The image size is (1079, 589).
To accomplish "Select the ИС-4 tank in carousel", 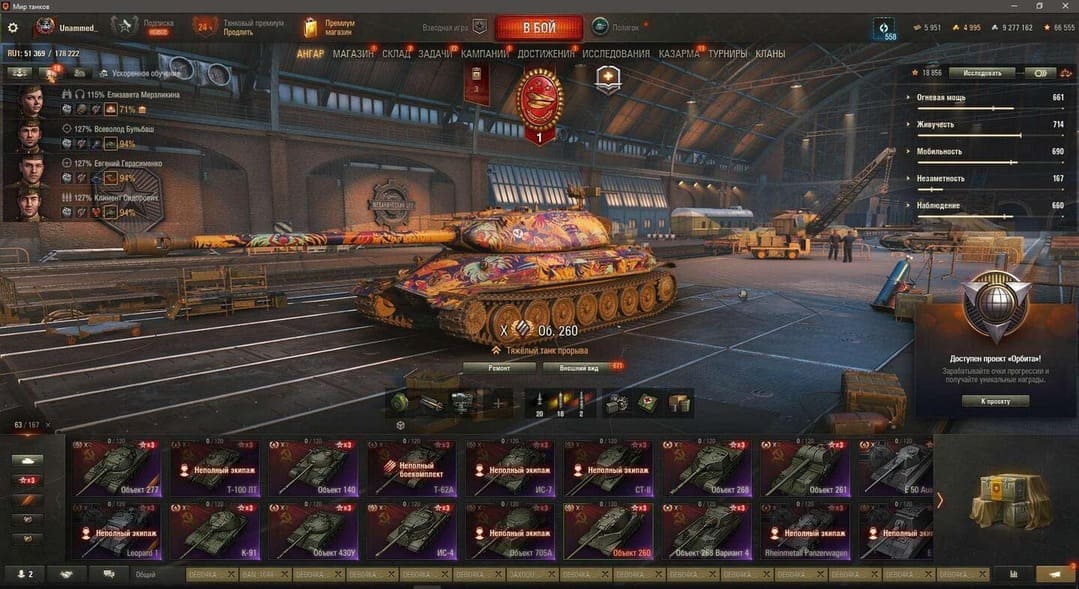I will pos(411,530).
